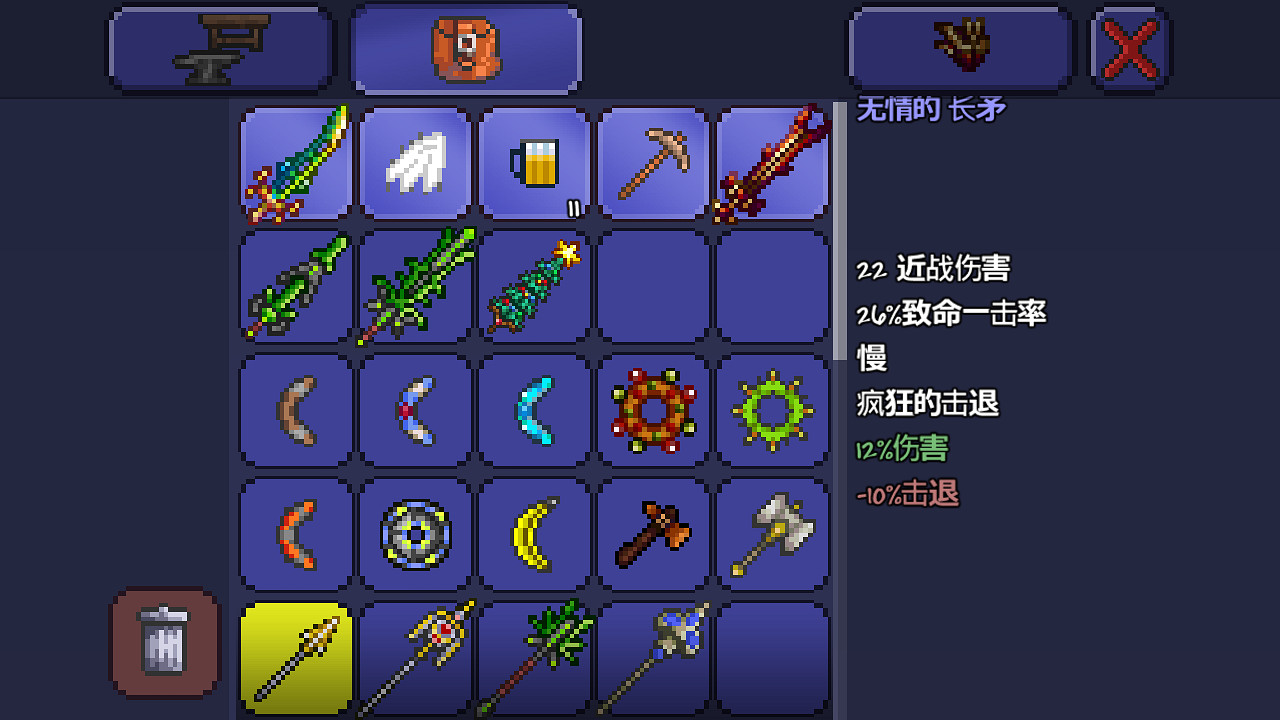1280x720 pixels.
Task: Select the Ice Boomerang
Action: [533, 411]
